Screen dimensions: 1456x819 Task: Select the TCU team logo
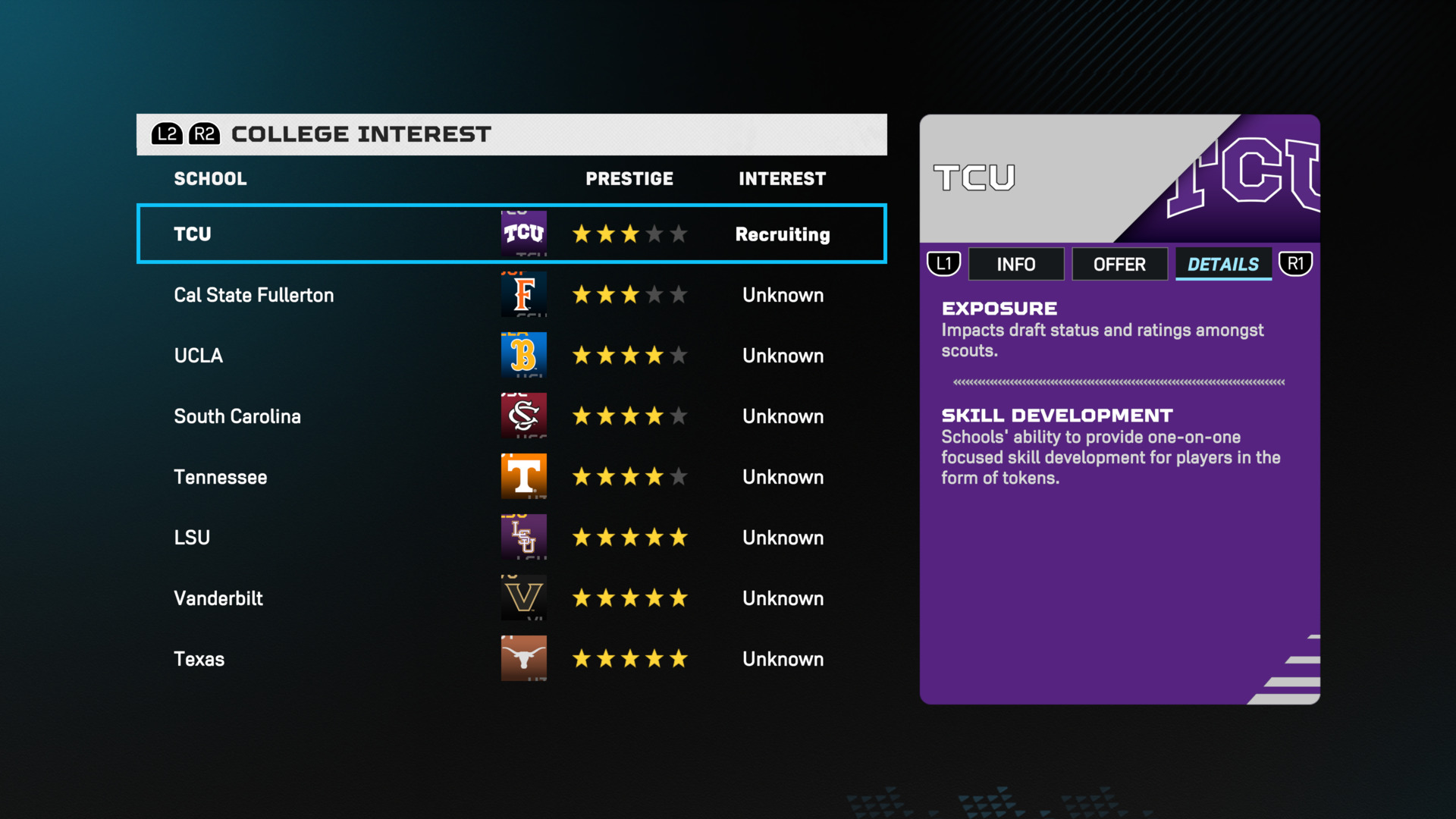[x=524, y=234]
